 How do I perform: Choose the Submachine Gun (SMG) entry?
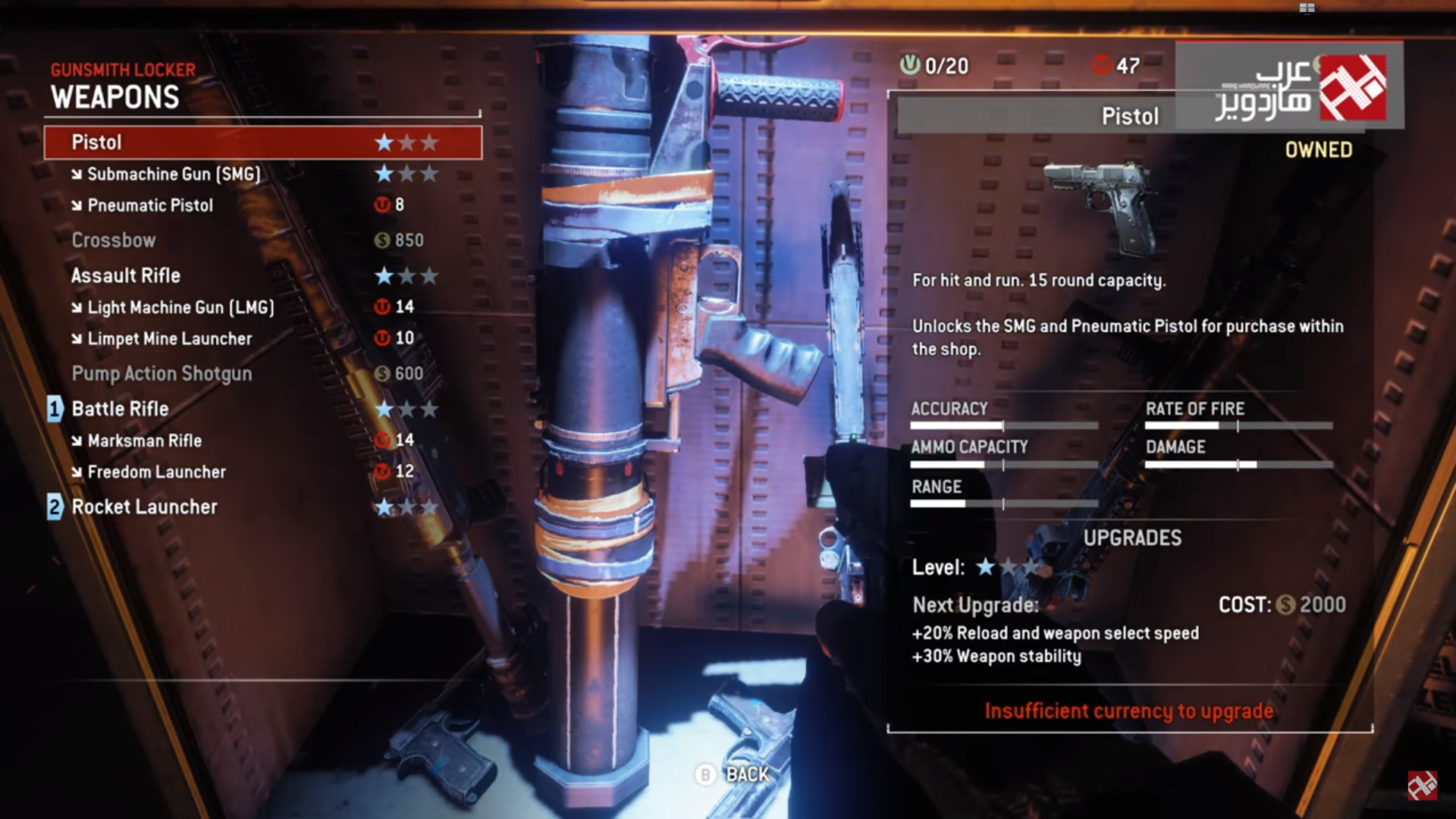pos(174,174)
